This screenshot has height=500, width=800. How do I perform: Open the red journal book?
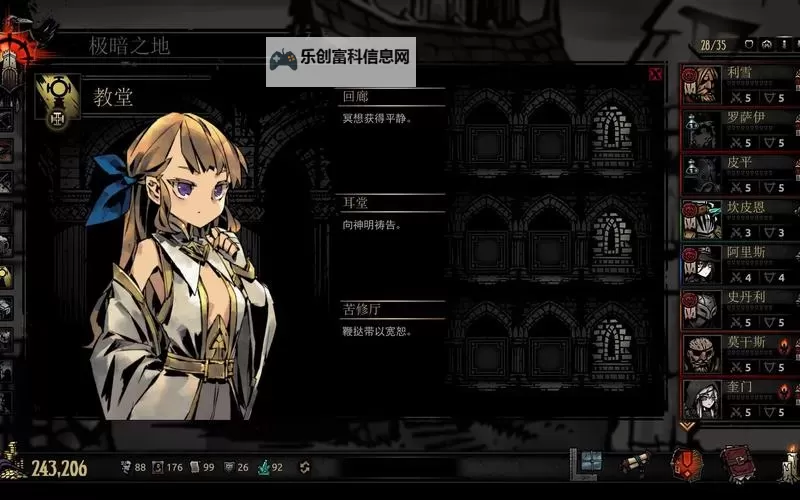coord(736,463)
